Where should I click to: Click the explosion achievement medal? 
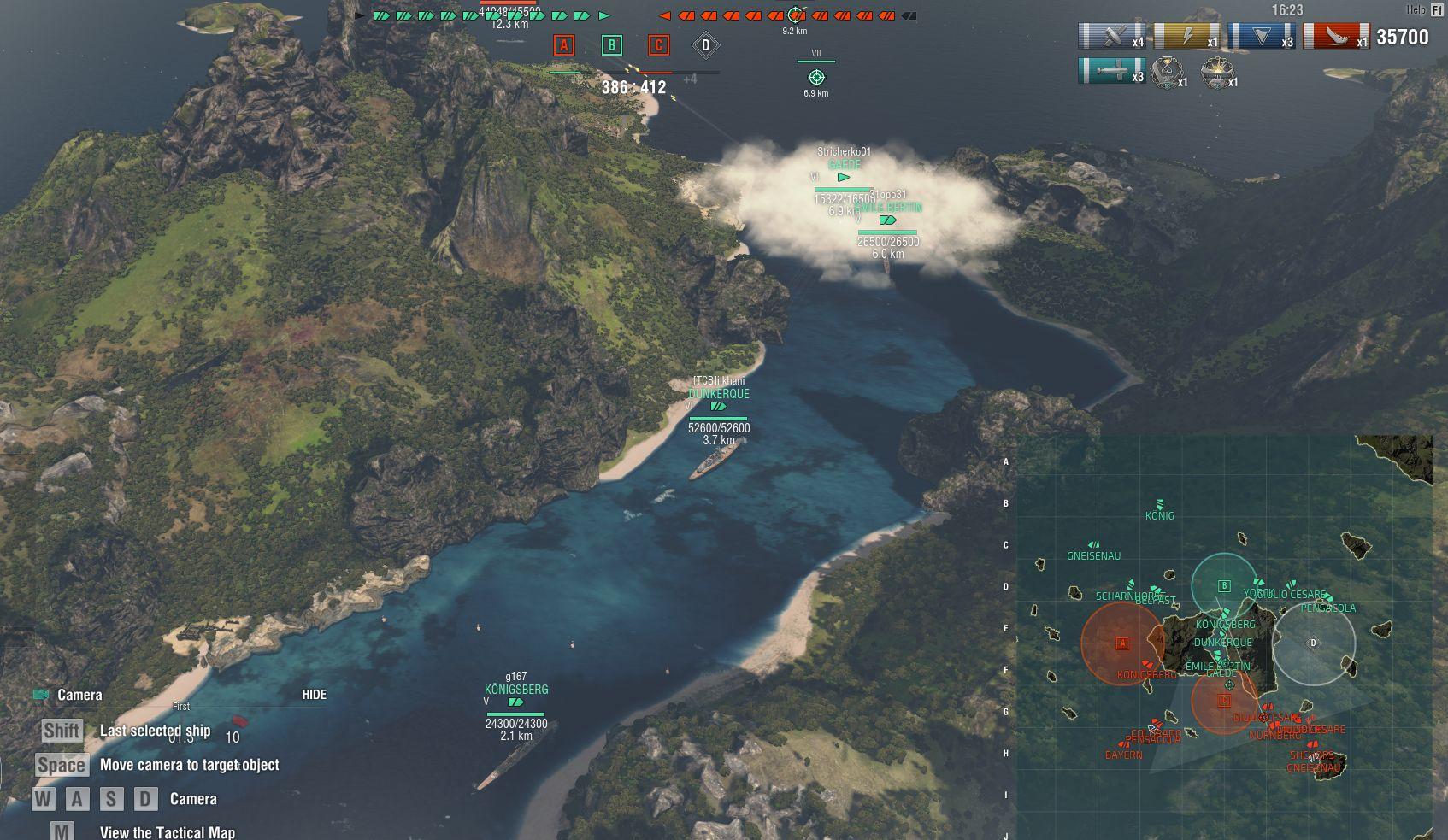pos(1216,73)
